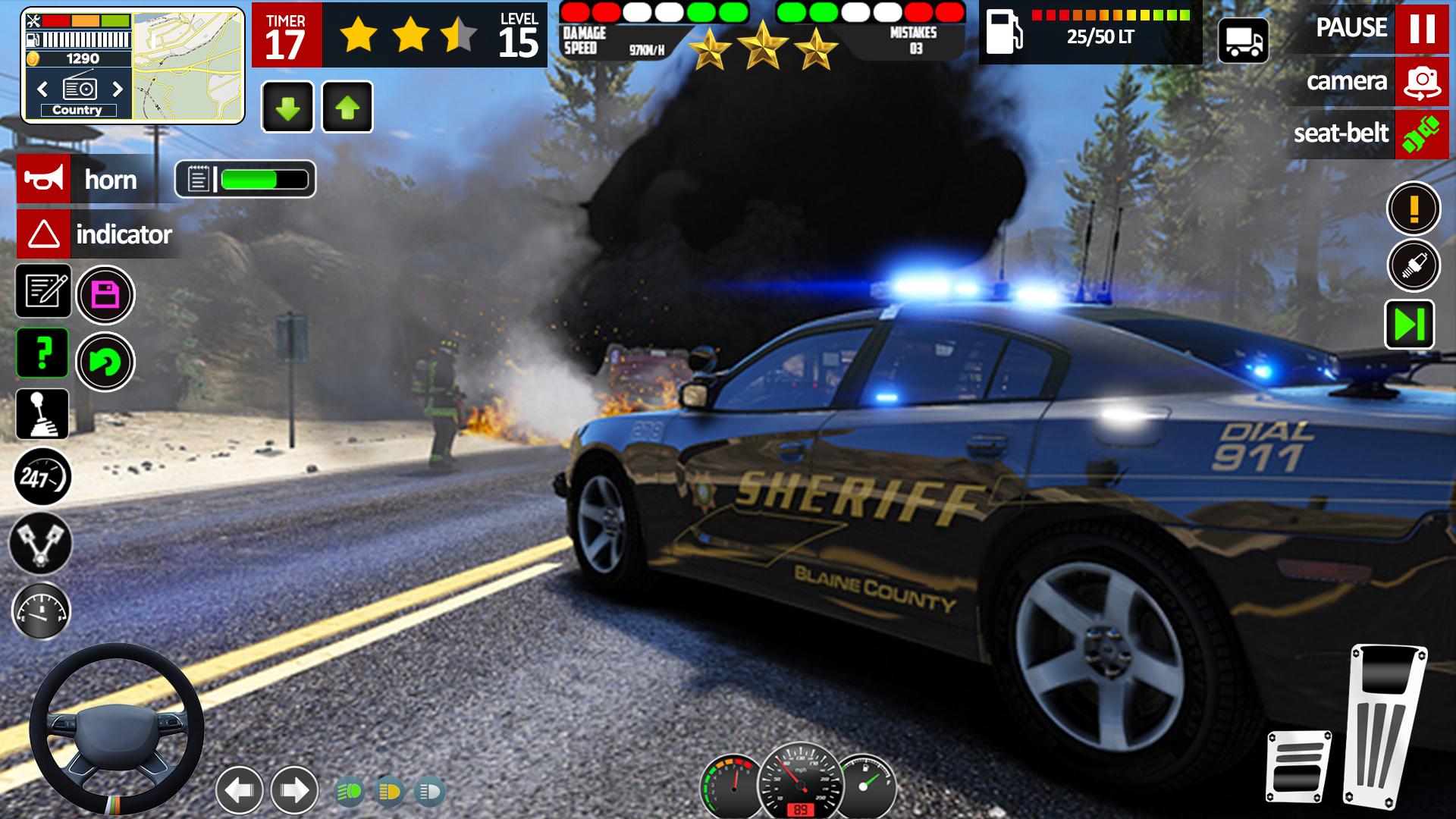Select the gear shift lever icon

pos(42,414)
